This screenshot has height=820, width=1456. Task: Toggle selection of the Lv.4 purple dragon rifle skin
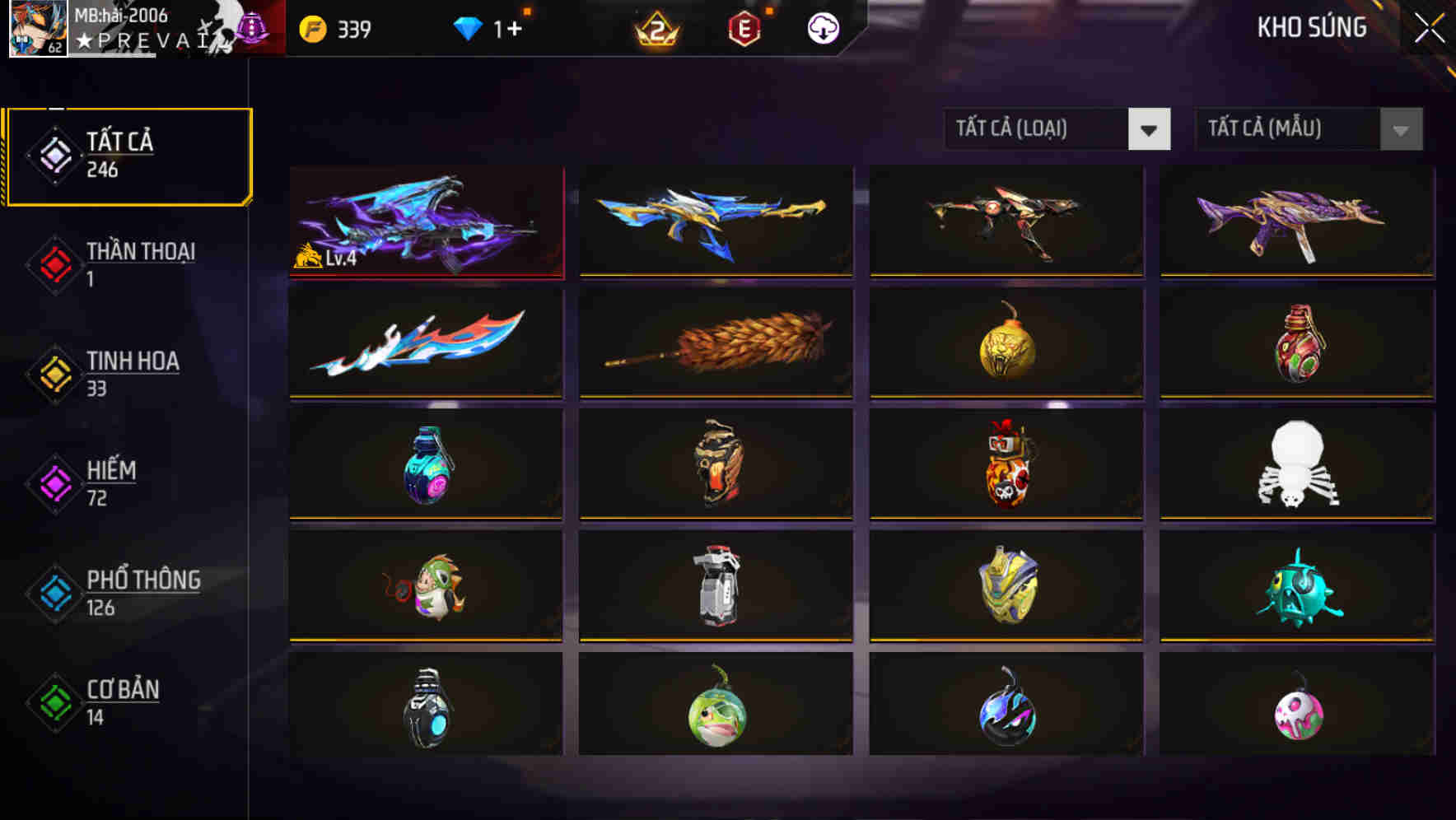[x=426, y=221]
